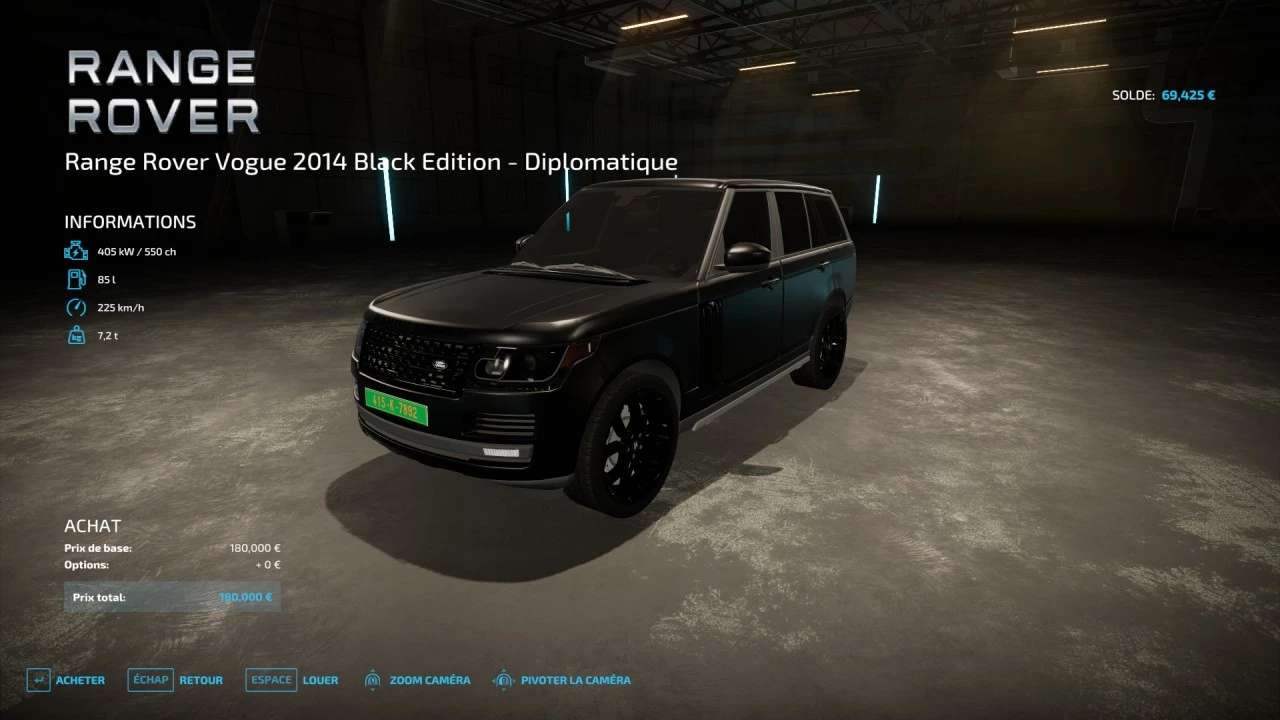Click the Zoom Caméra camera icon
This screenshot has width=1280, height=720.
point(371,679)
